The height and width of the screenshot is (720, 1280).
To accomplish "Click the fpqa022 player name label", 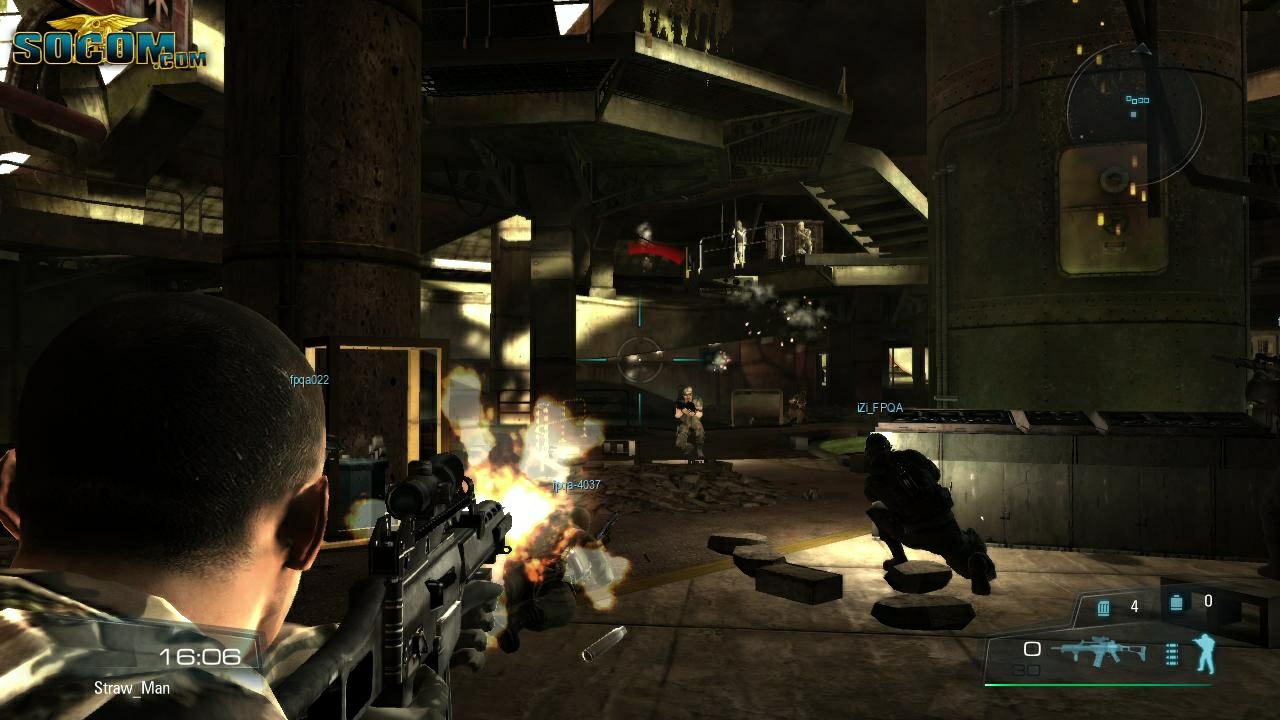I will tap(309, 378).
